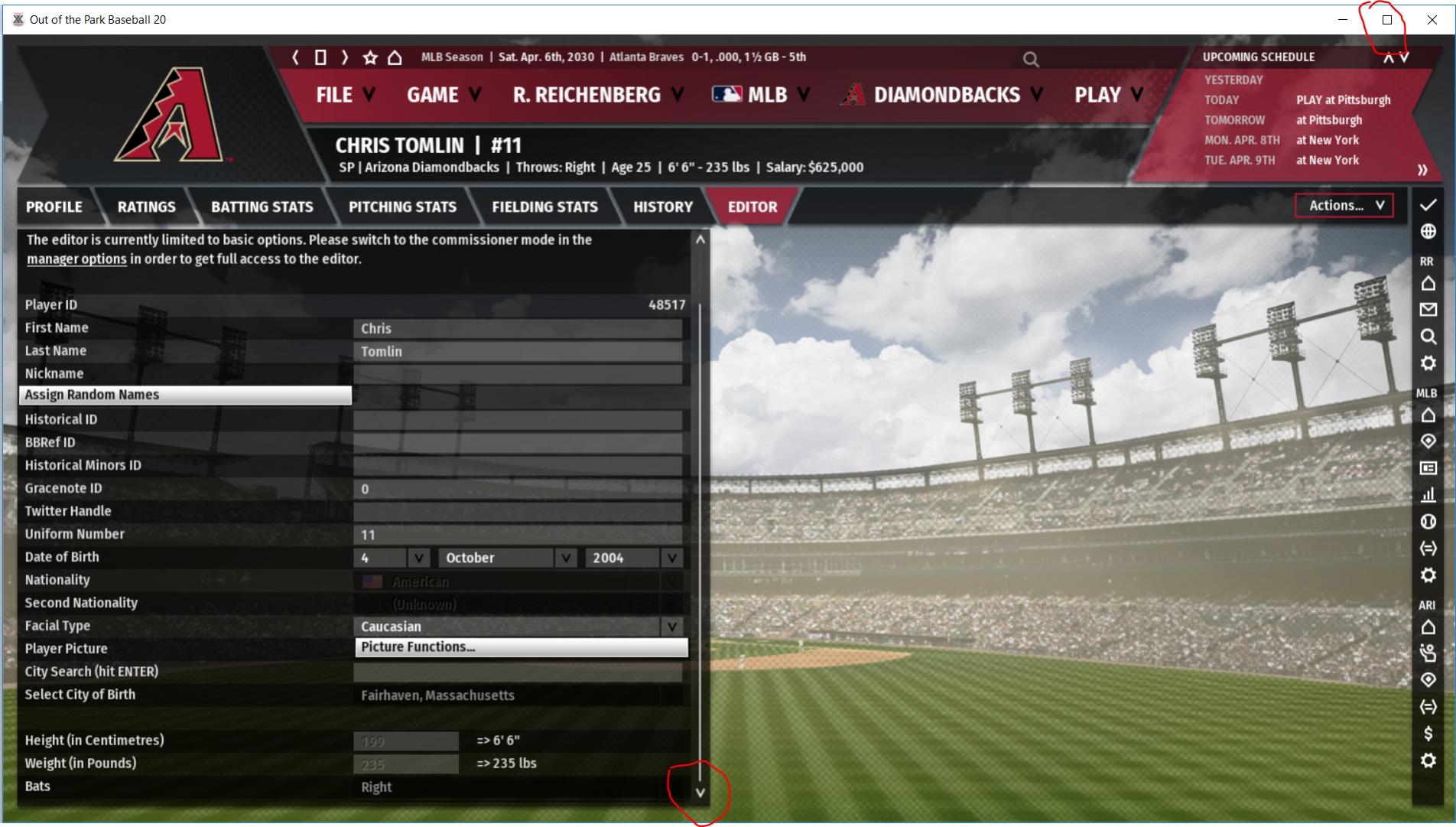This screenshot has width=1456, height=827.
Task: Switch to the PROFILE tab
Action: click(54, 207)
